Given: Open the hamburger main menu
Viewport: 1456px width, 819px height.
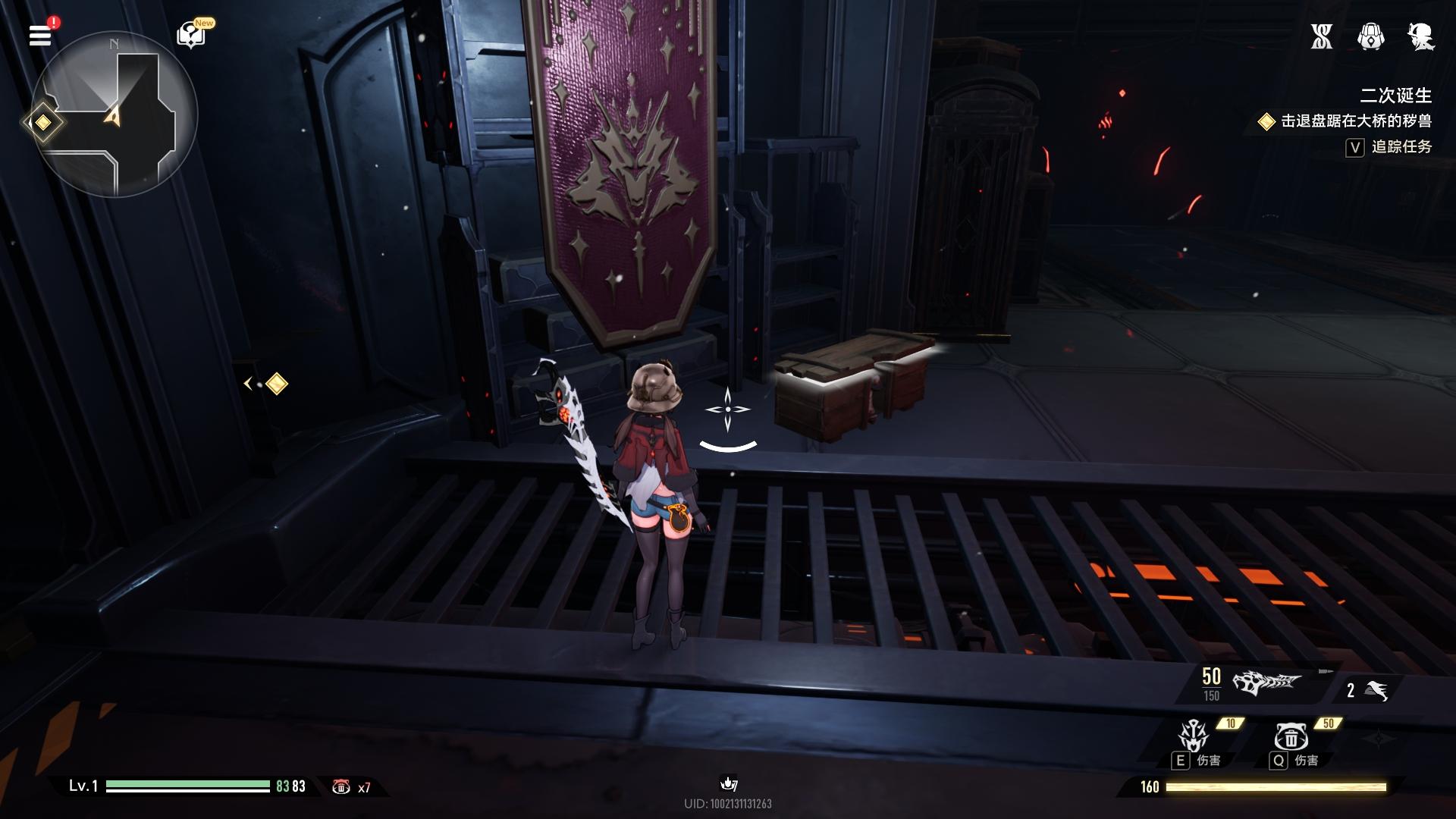Looking at the screenshot, I should 40,35.
